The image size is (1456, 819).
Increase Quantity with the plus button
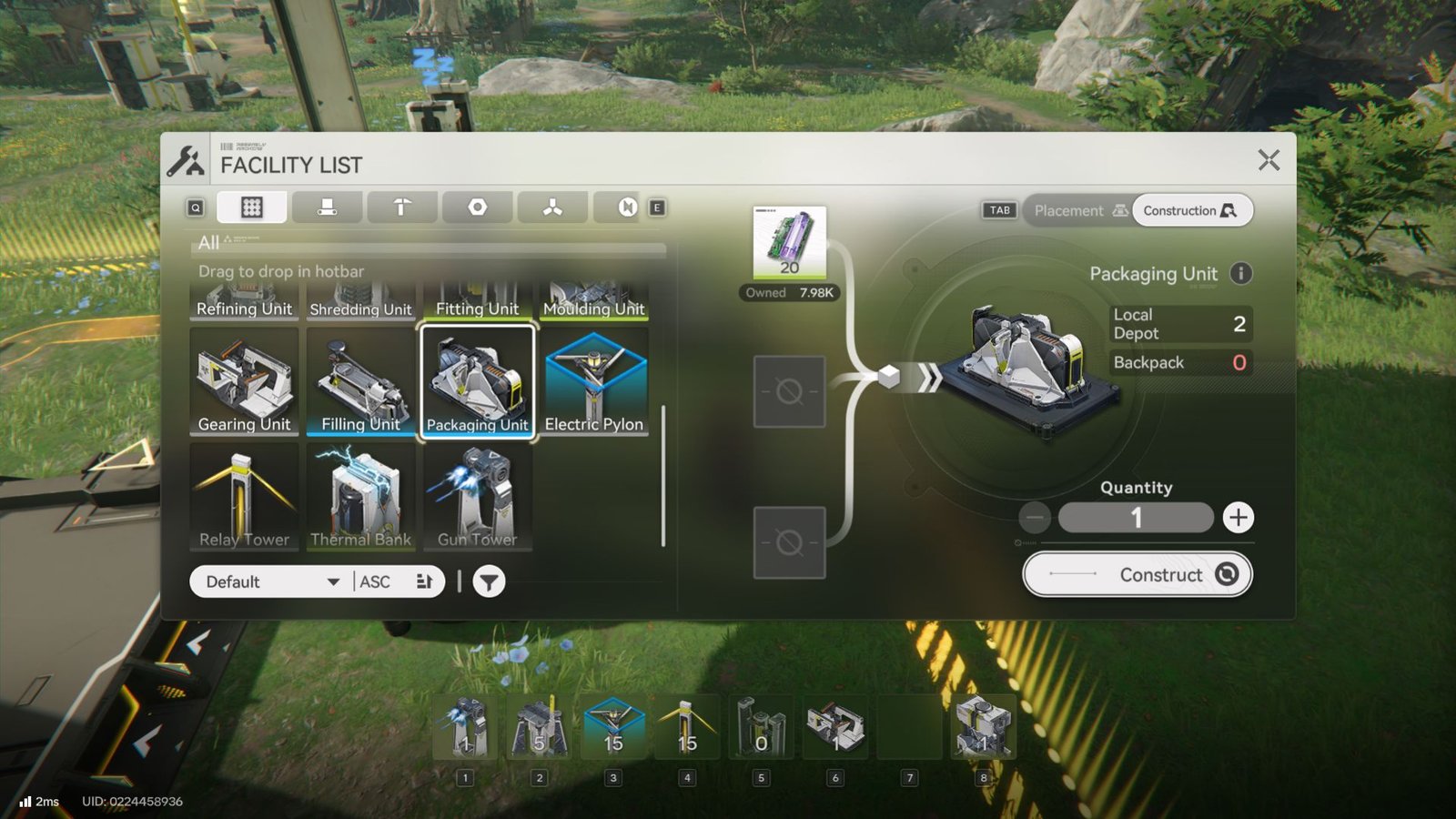tap(1238, 517)
